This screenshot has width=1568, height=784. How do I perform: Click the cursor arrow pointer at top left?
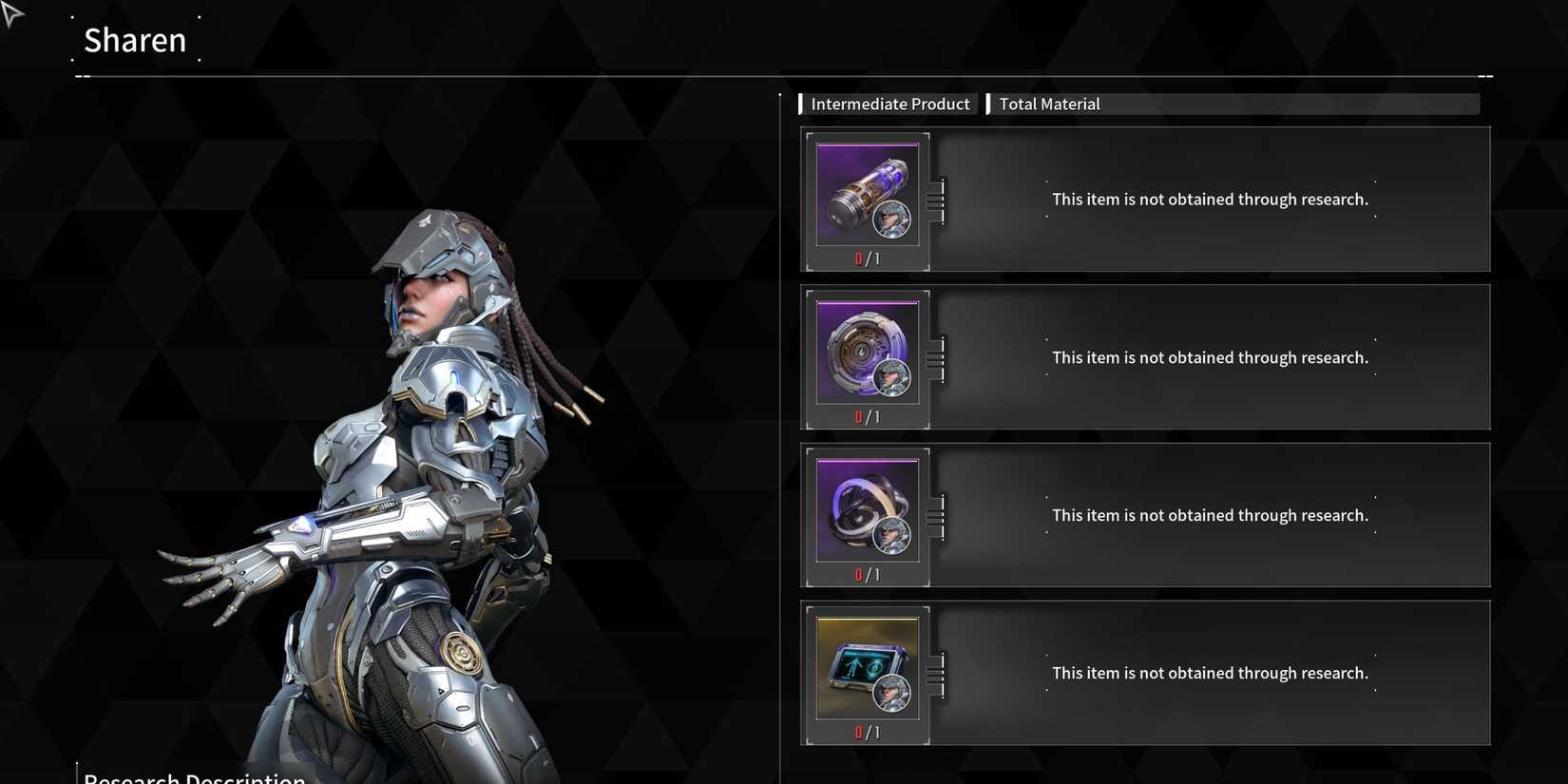(12, 13)
